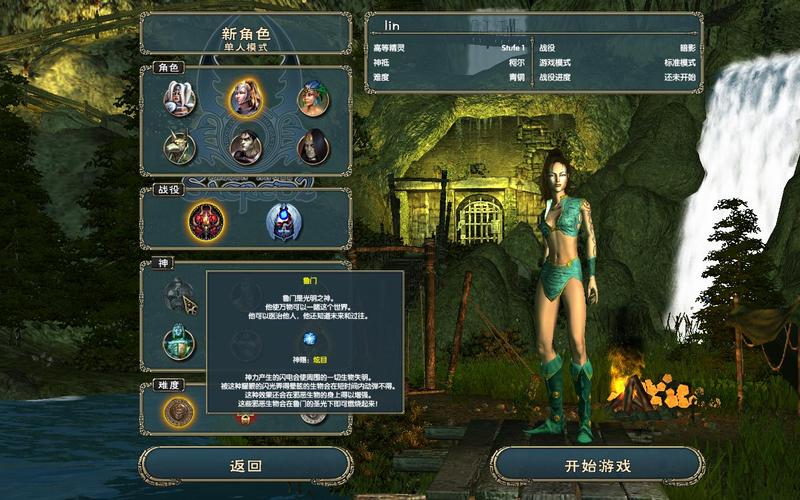This screenshot has width=800, height=500.
Task: Pick the Inquisitor character portrait
Action: tap(313, 147)
